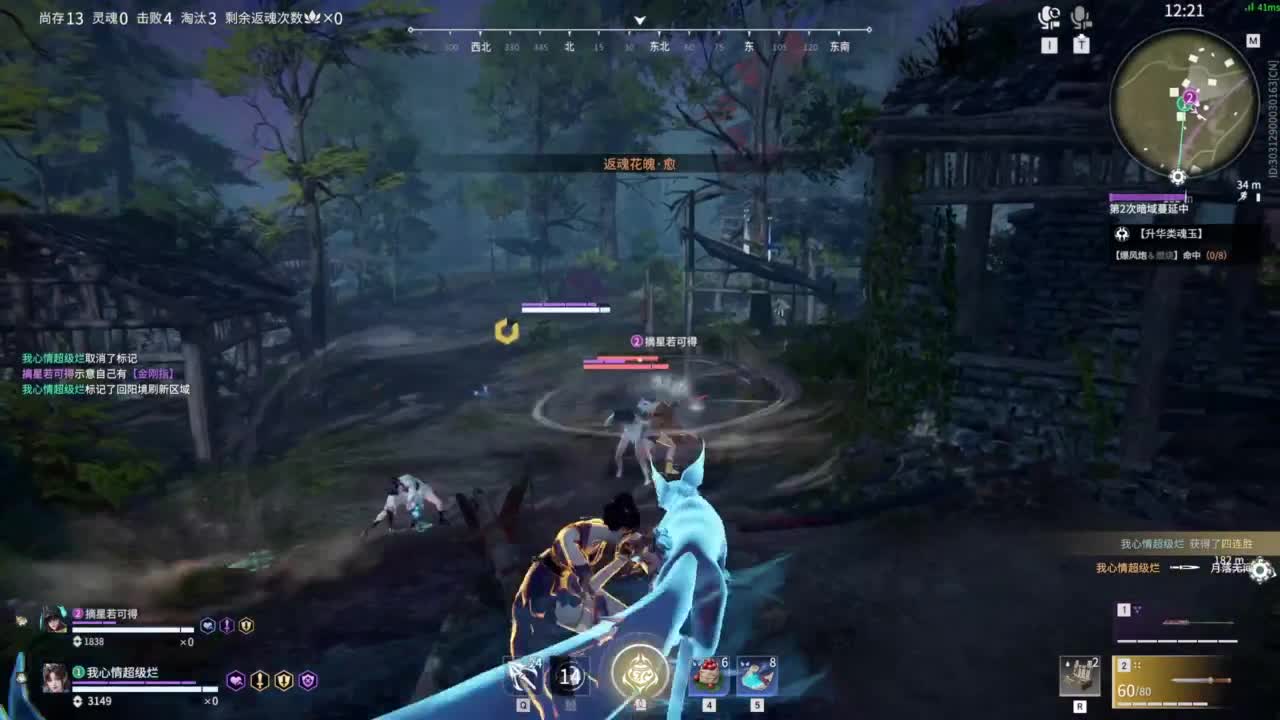This screenshot has width=1280, height=720.
Task: Expand the full map with the M button
Action: pyautogui.click(x=1254, y=42)
